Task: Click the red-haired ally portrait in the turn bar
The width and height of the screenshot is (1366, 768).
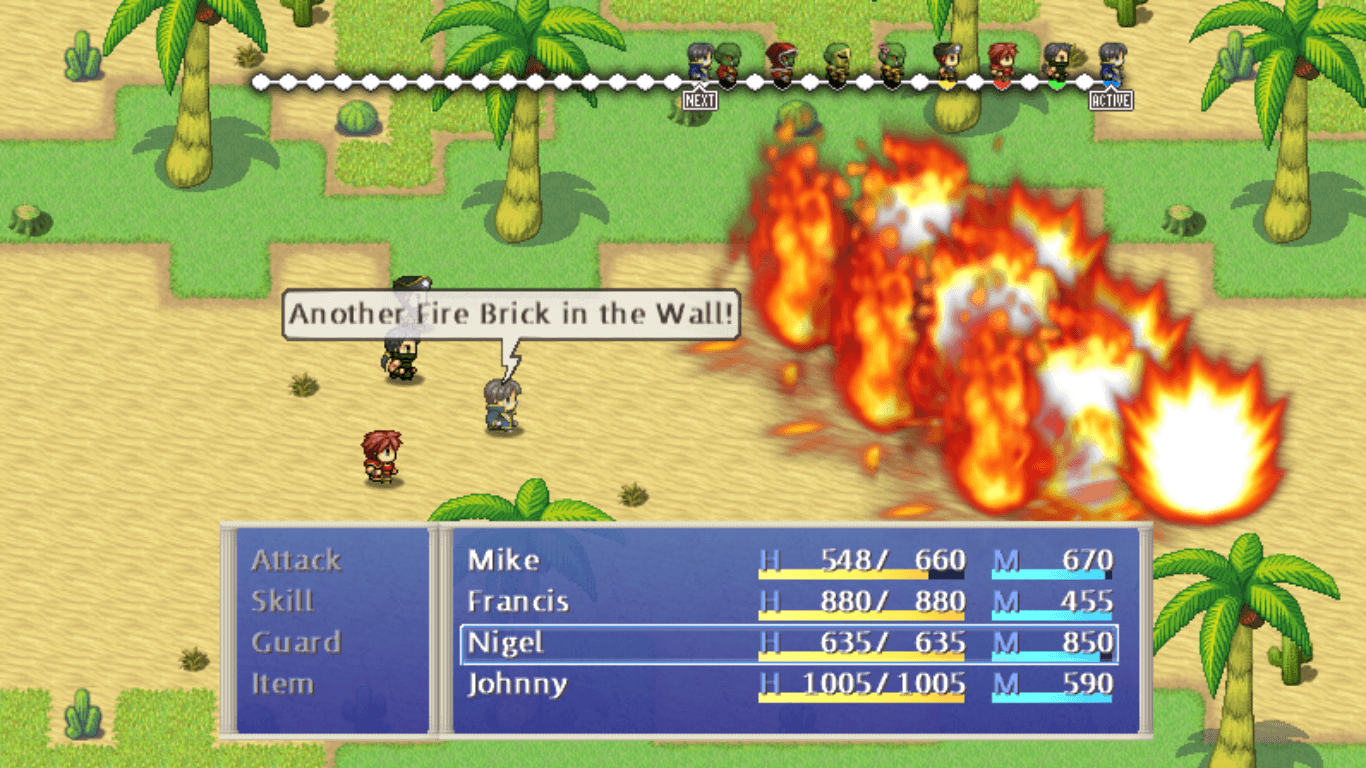Action: (1002, 62)
